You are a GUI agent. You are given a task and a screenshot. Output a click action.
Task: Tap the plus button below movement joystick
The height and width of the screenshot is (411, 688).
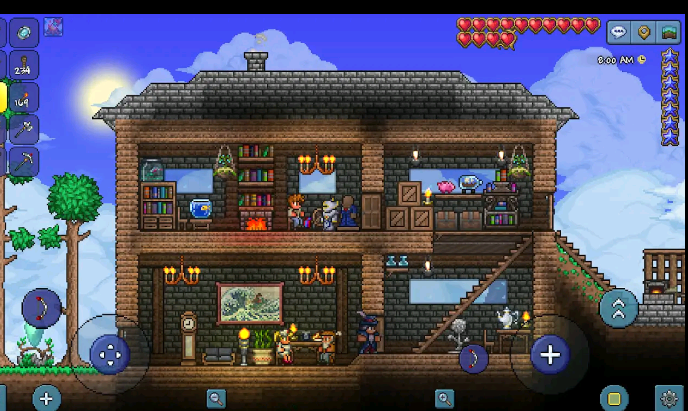pyautogui.click(x=46, y=398)
